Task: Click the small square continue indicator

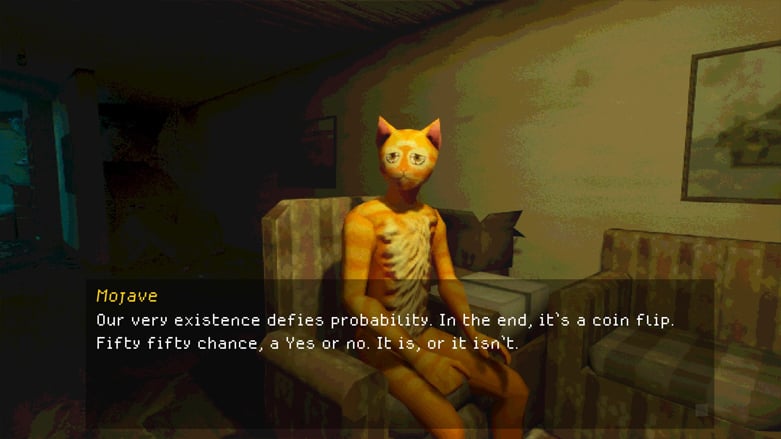Action: pos(701,411)
